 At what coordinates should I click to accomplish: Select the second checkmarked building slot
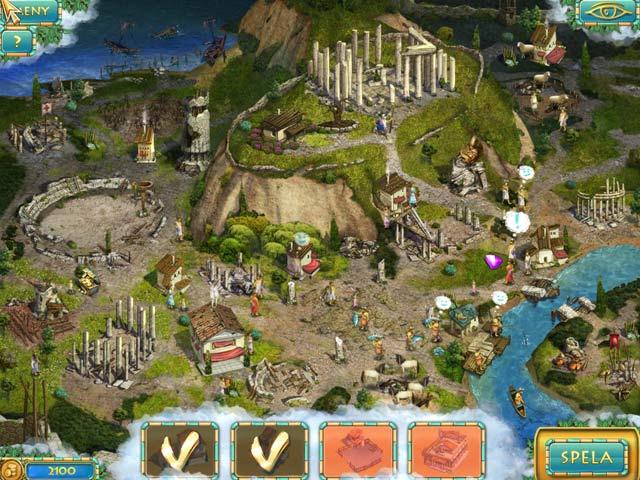coord(269,450)
